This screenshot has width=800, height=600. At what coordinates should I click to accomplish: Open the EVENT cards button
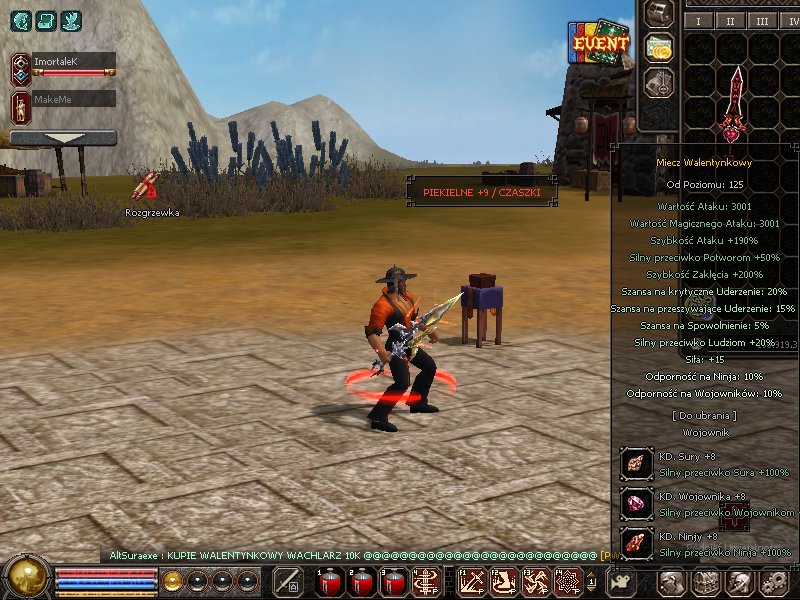[x=599, y=43]
